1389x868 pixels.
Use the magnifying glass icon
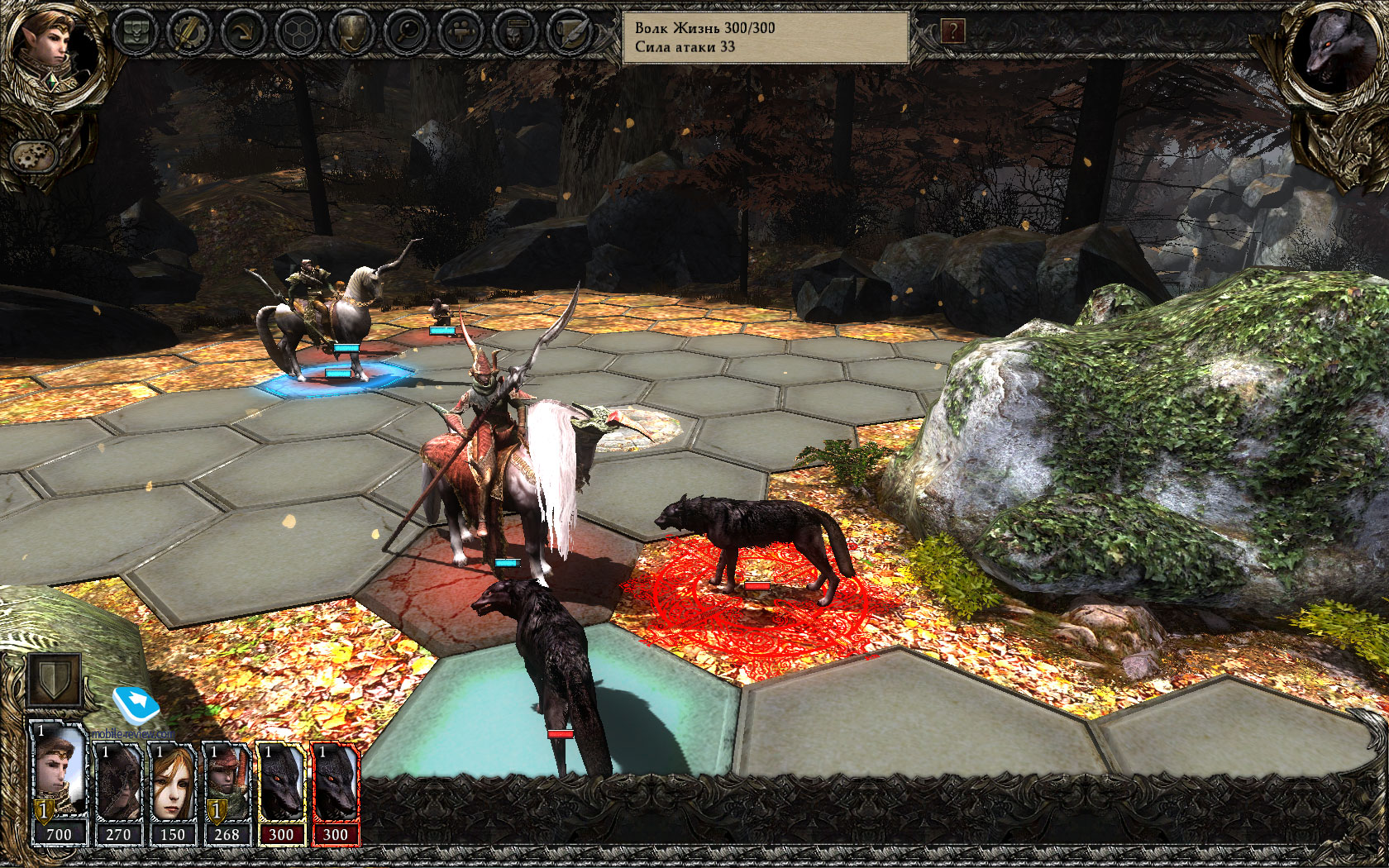[406, 32]
